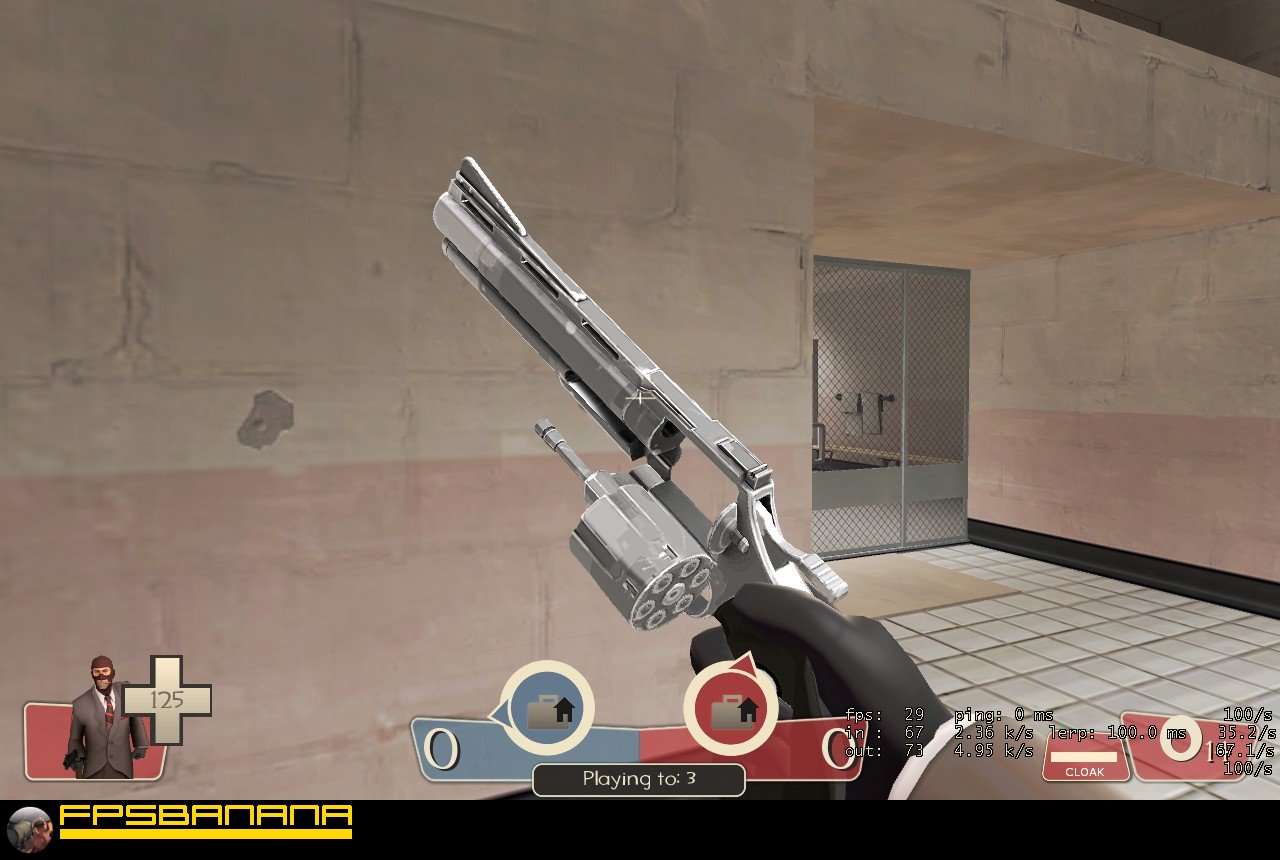Viewport: 1280px width, 860px height.
Task: Expand the RED score panel showing 0
Action: pos(838,748)
